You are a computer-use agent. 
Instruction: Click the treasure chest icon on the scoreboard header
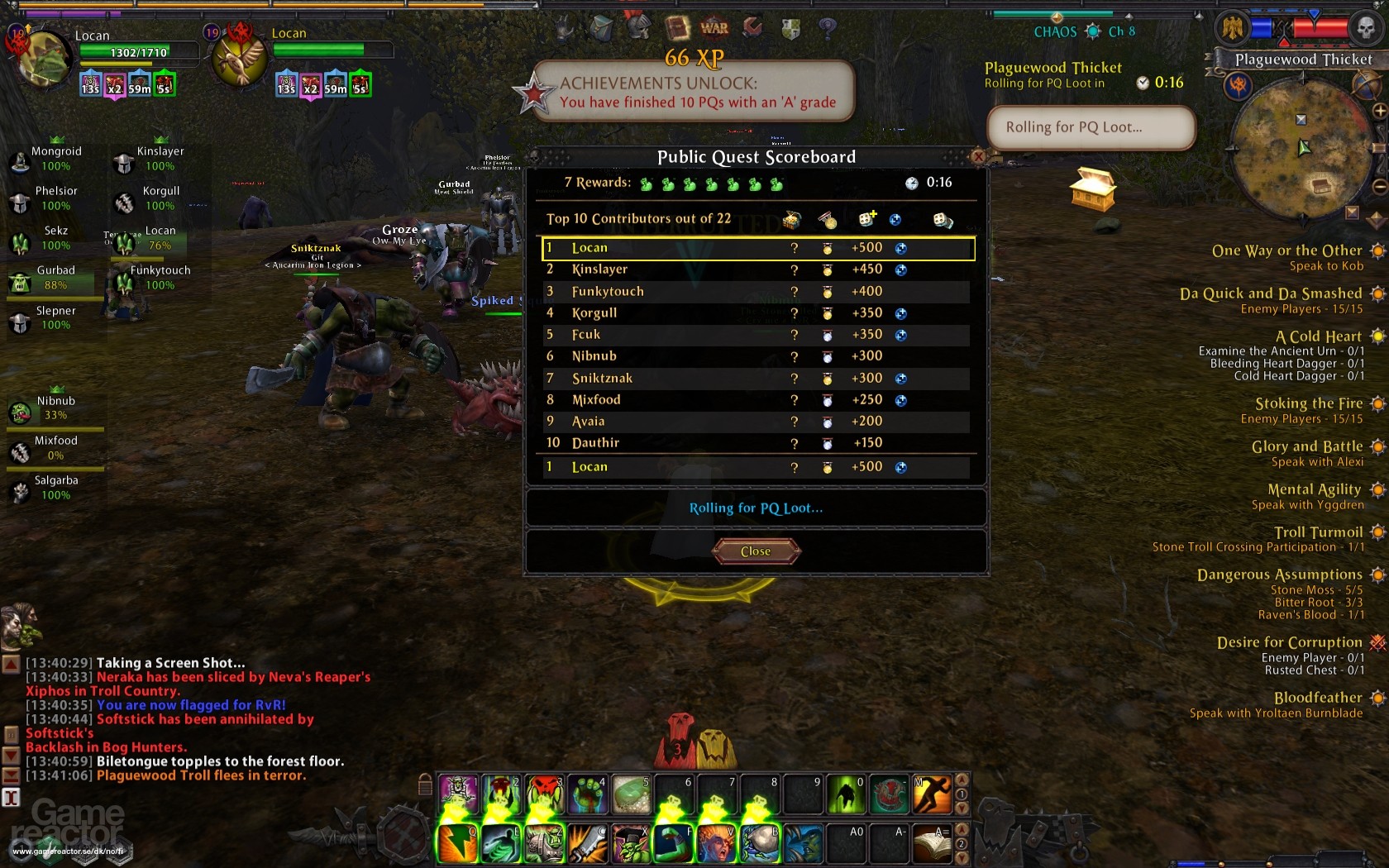pyautogui.click(x=790, y=220)
